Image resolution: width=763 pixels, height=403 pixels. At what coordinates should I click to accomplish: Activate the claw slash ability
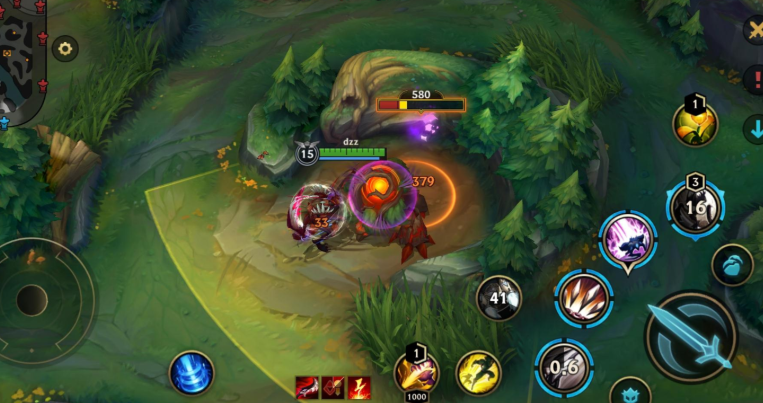(x=584, y=298)
